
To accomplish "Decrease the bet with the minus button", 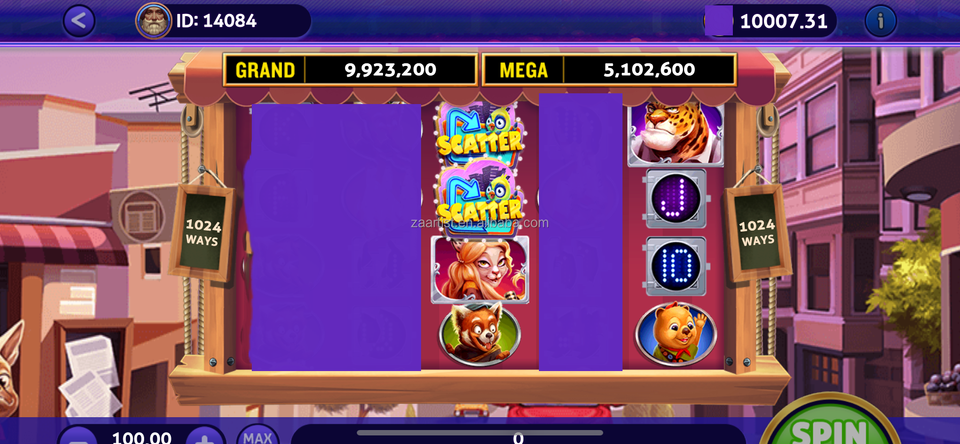I will pyautogui.click(x=80, y=438).
